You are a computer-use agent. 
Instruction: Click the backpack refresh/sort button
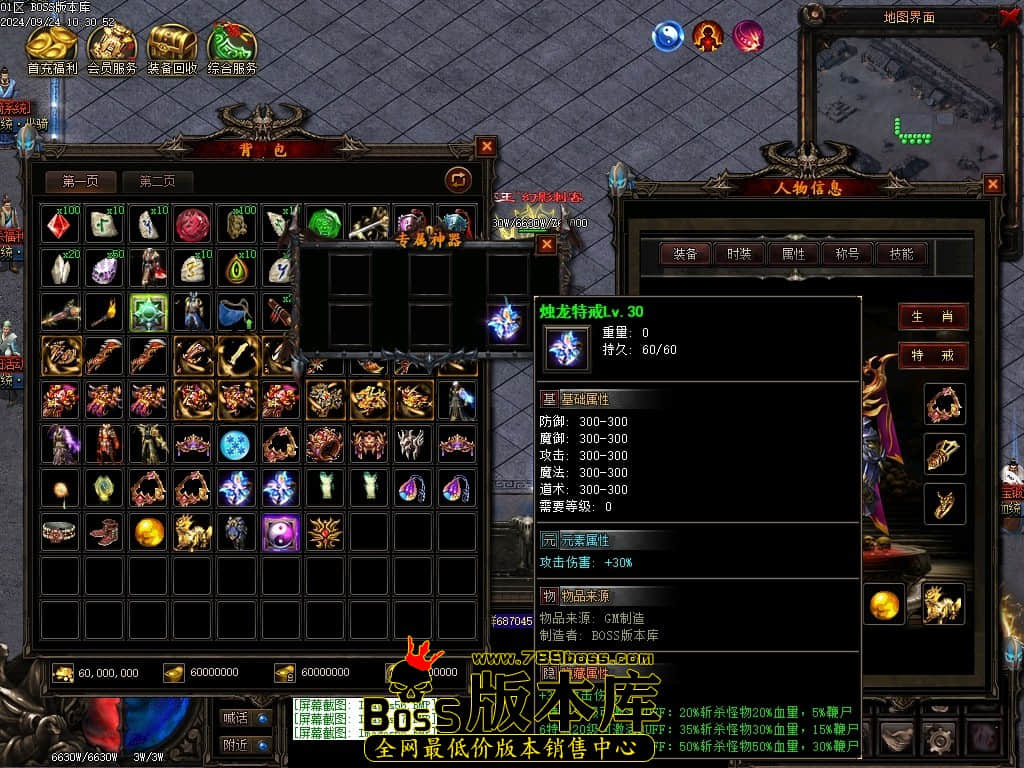(458, 179)
